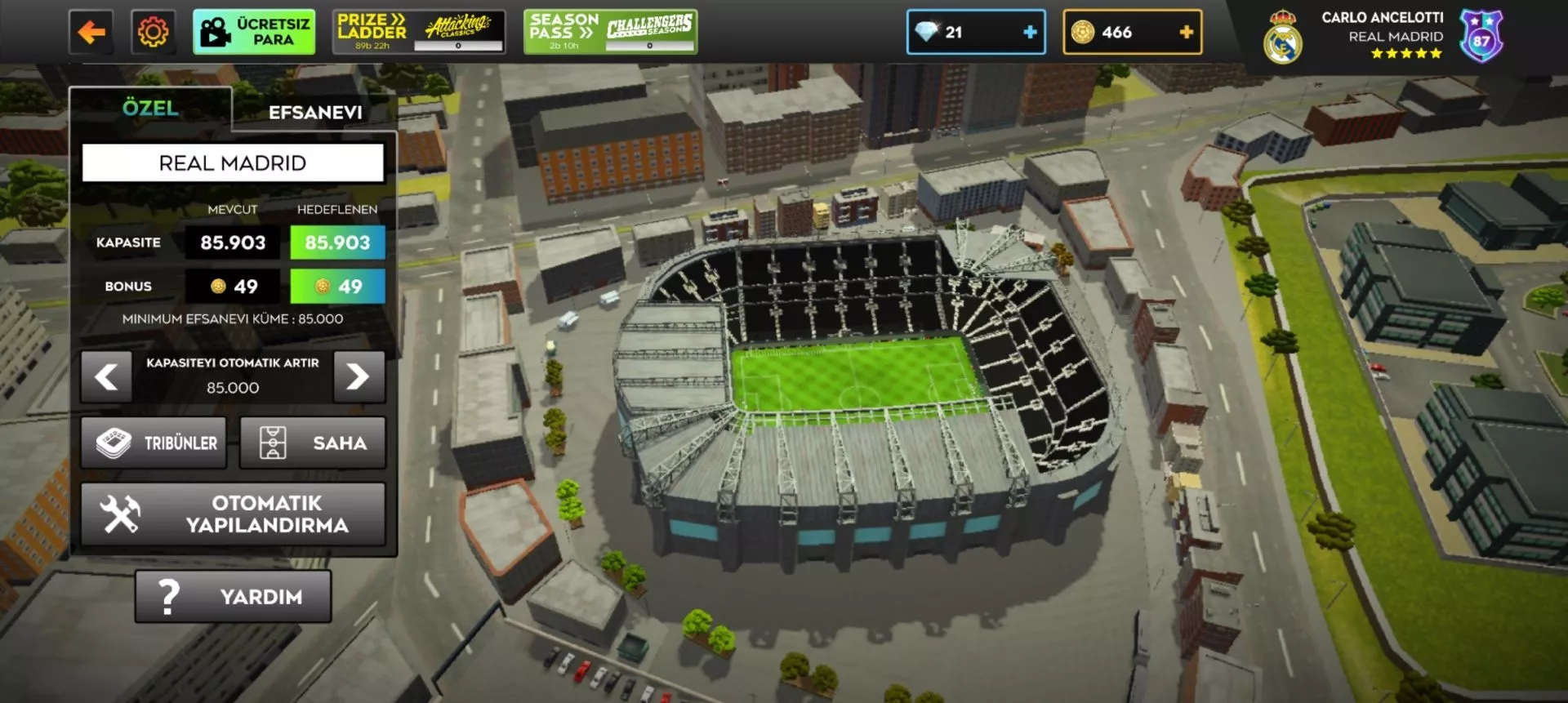Buy more coins with plus button
Screen dimensions: 1568x703
[x=1186, y=33]
